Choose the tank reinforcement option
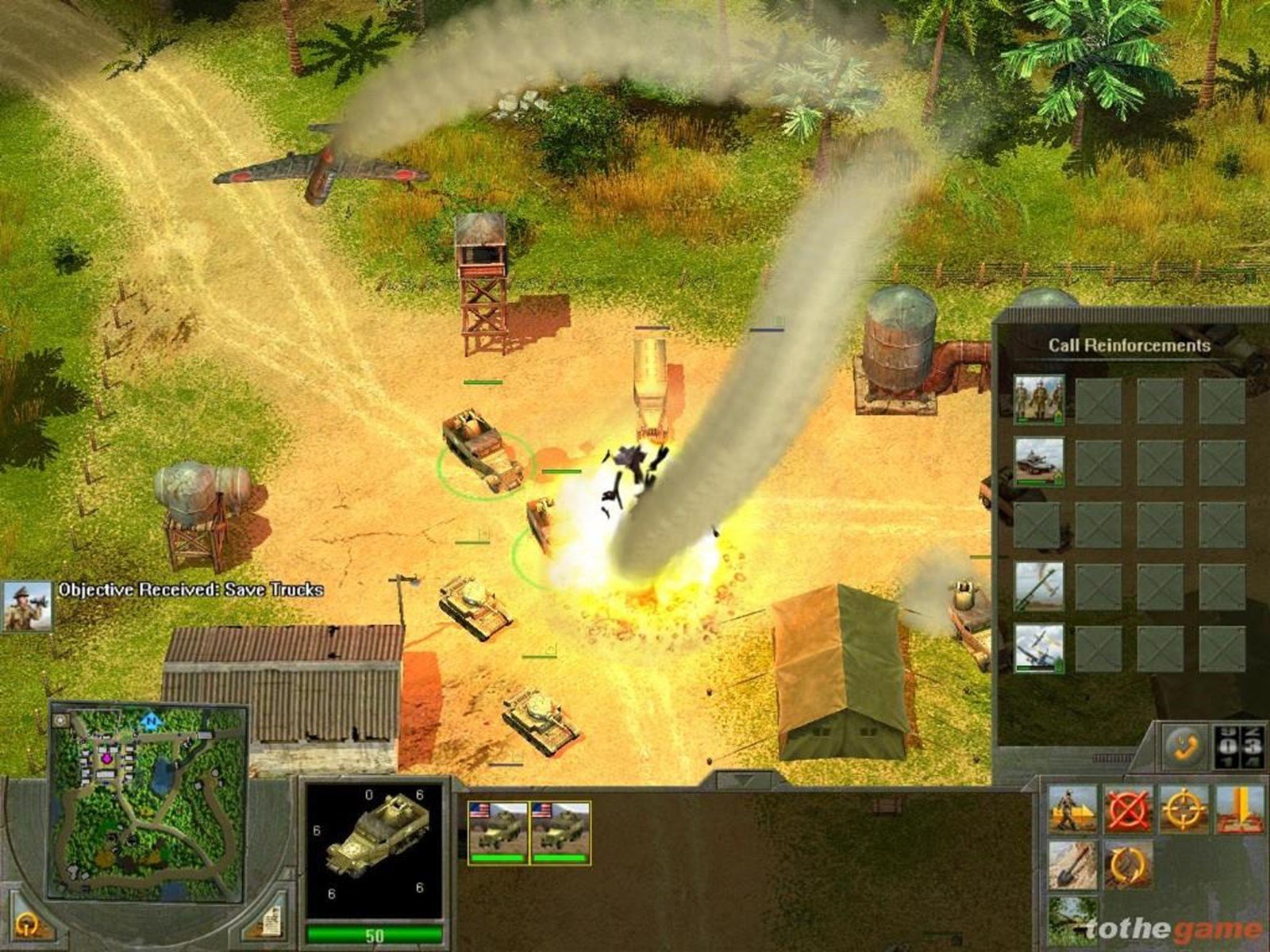Image resolution: width=1270 pixels, height=952 pixels. [1038, 462]
